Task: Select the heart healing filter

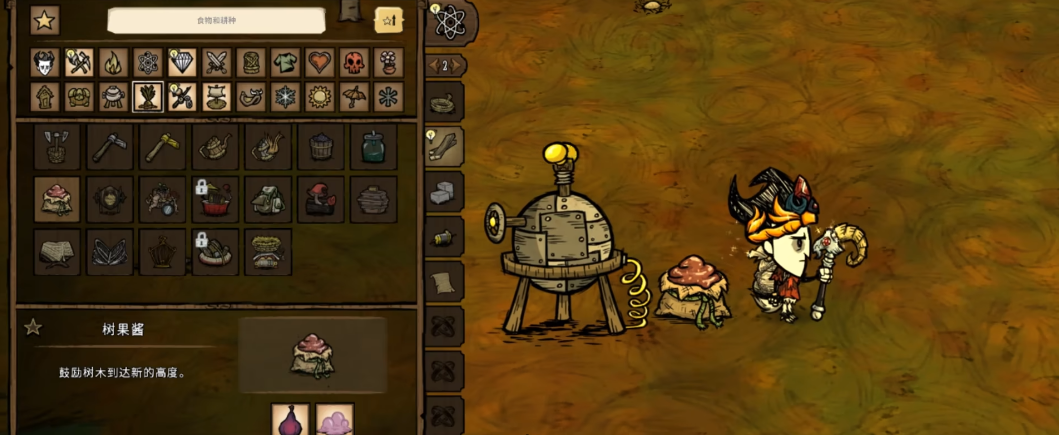Action: pos(320,63)
